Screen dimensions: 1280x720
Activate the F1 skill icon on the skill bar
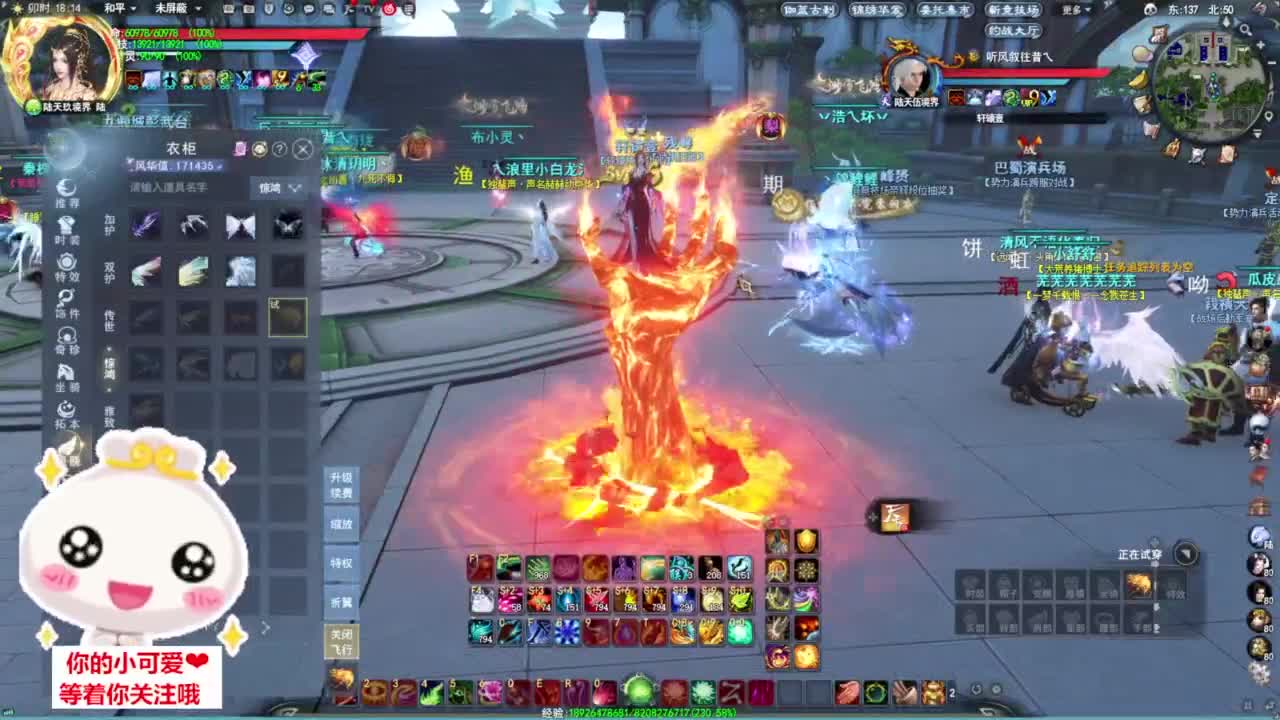(x=478, y=568)
